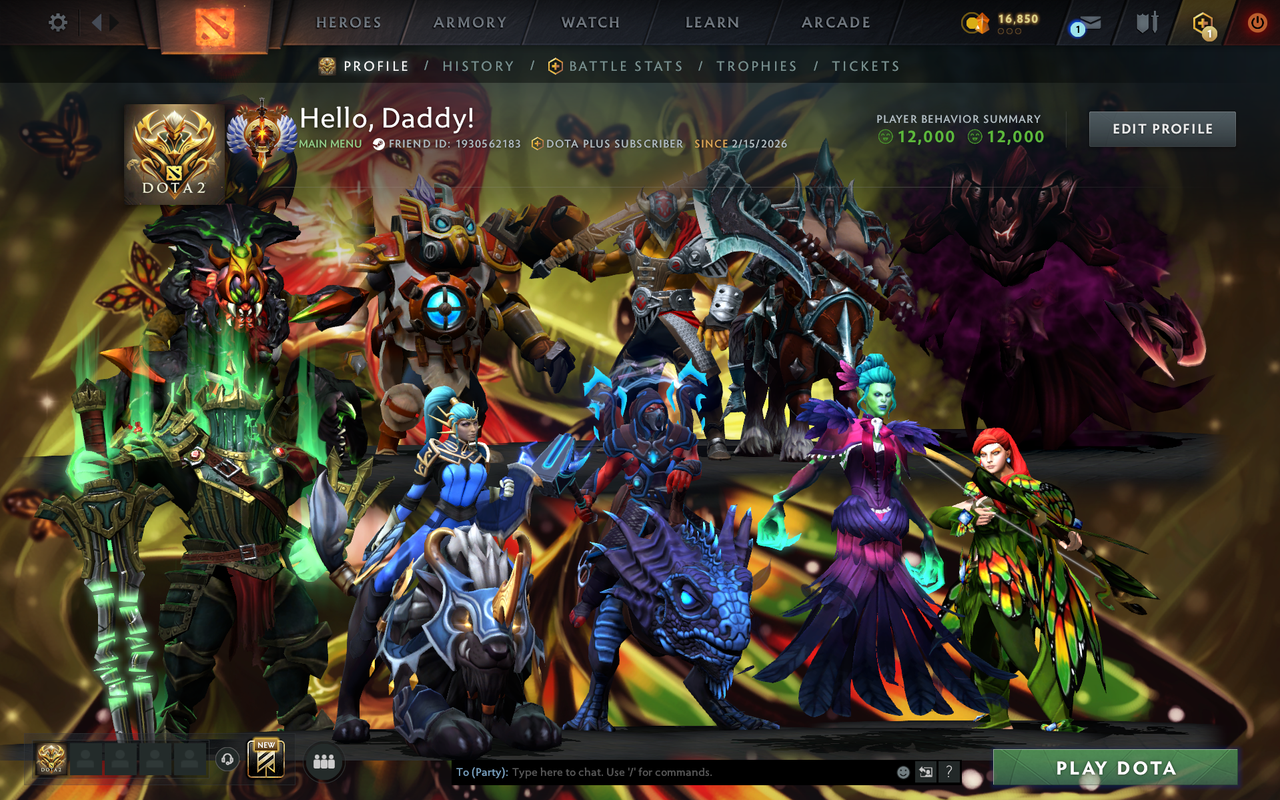The width and height of the screenshot is (1280, 800).
Task: Open the ARCADE menu
Action: pos(834,22)
